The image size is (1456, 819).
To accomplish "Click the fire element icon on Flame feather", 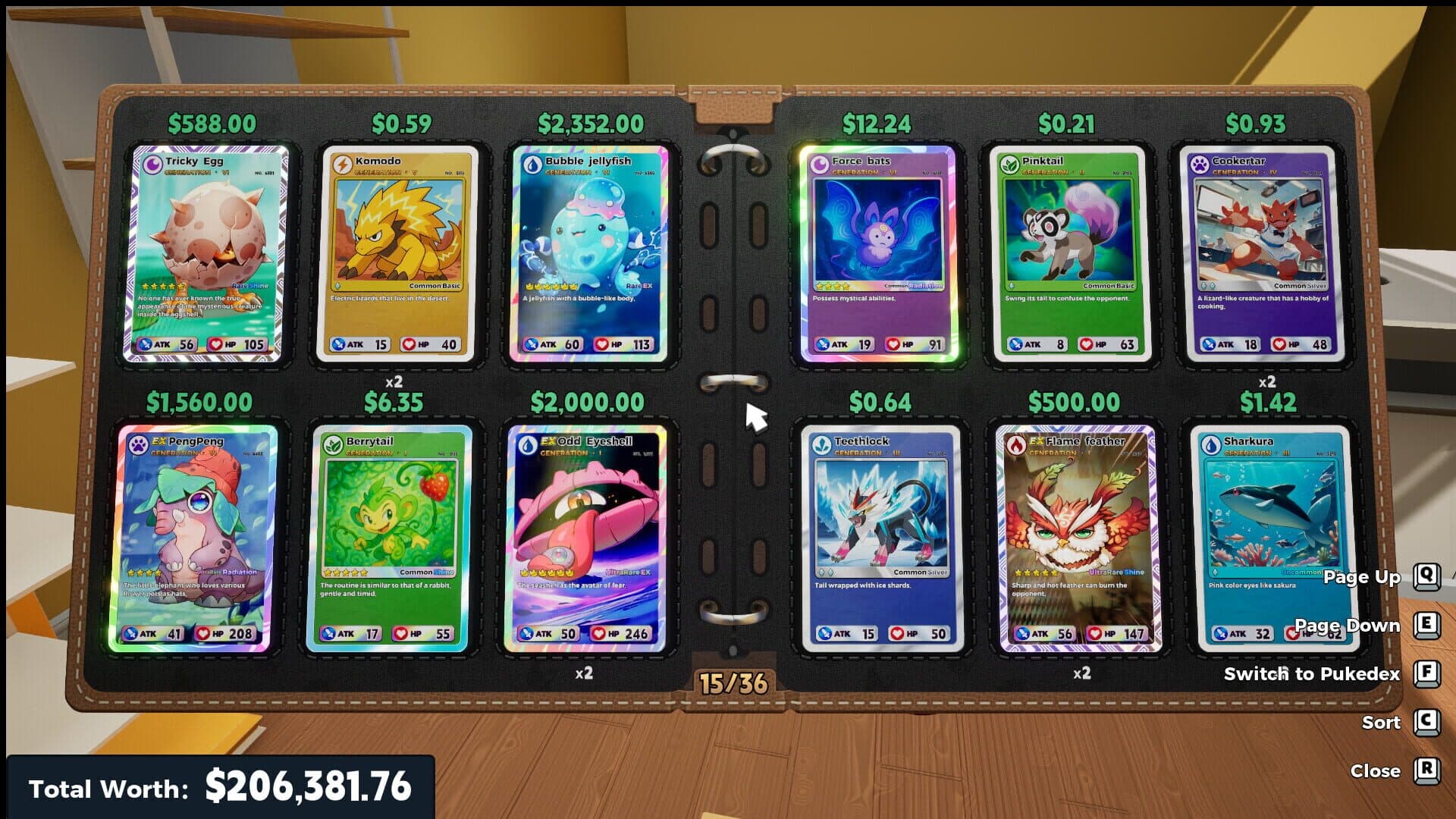I will click(x=1016, y=444).
